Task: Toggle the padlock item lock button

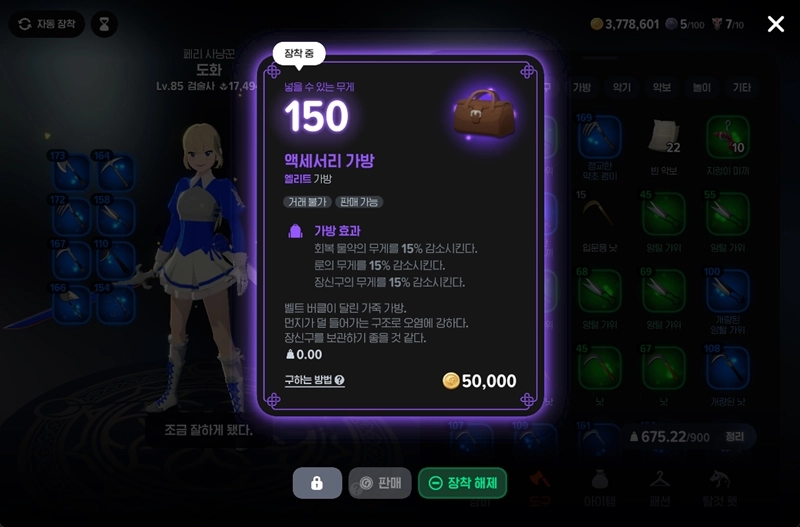Action: [317, 483]
